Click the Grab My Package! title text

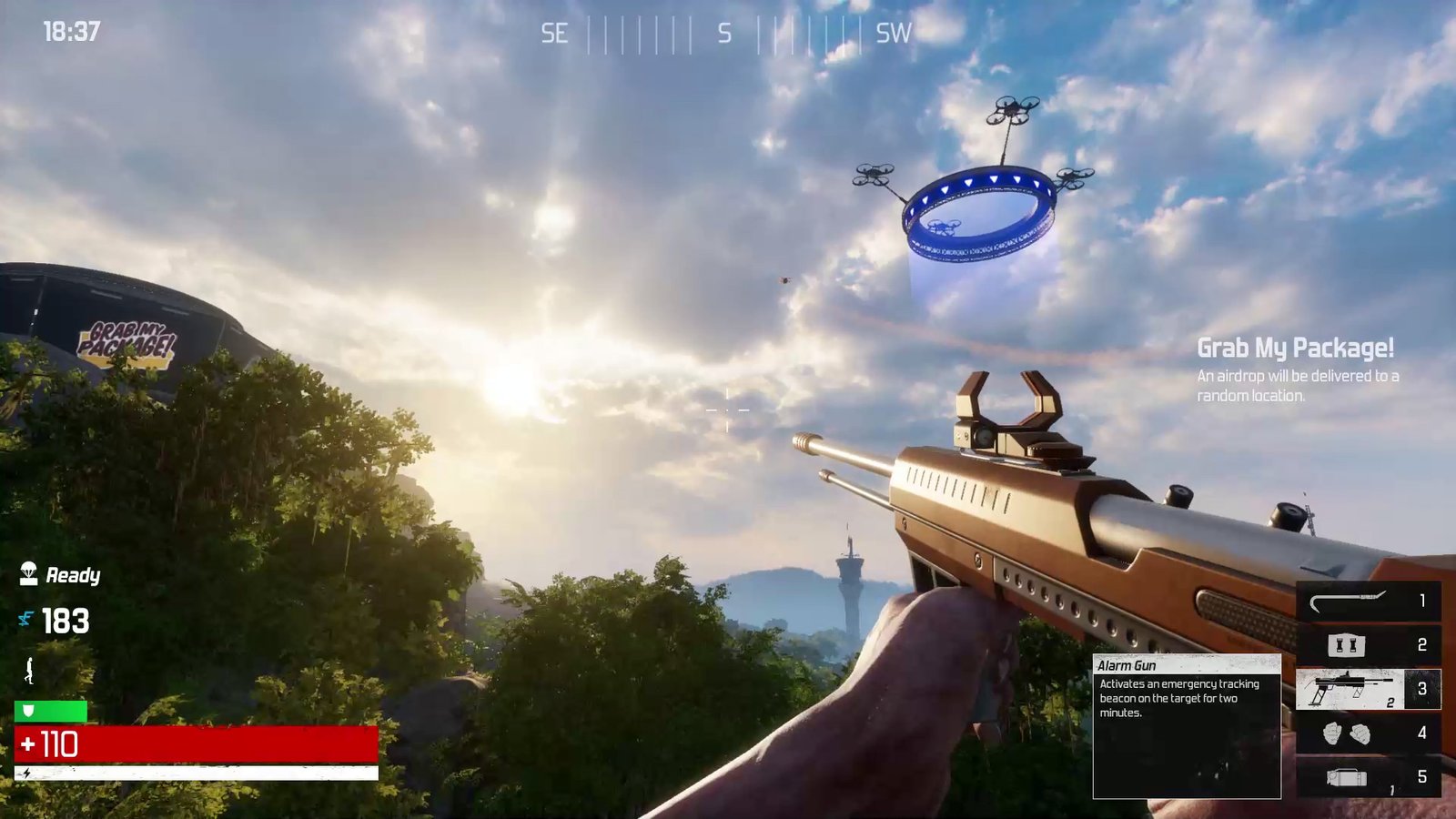1296,349
